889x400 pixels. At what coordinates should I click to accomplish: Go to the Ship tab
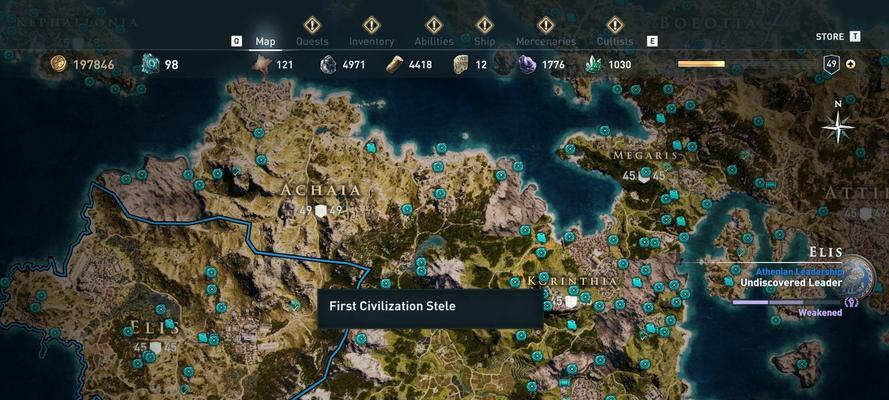pyautogui.click(x=484, y=42)
